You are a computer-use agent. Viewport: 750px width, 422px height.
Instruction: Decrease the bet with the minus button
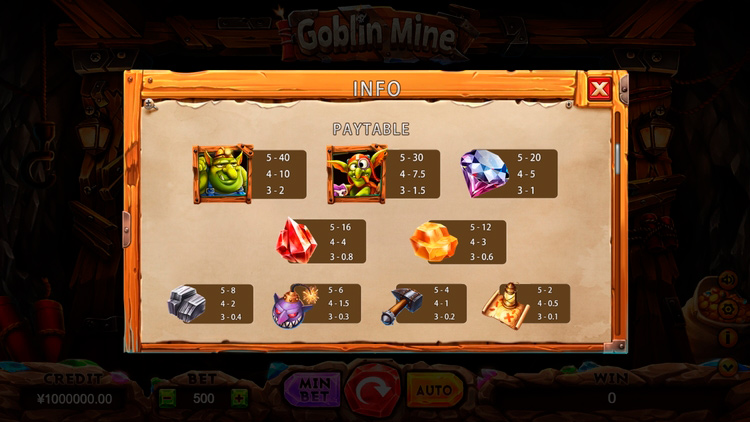[x=167, y=398]
